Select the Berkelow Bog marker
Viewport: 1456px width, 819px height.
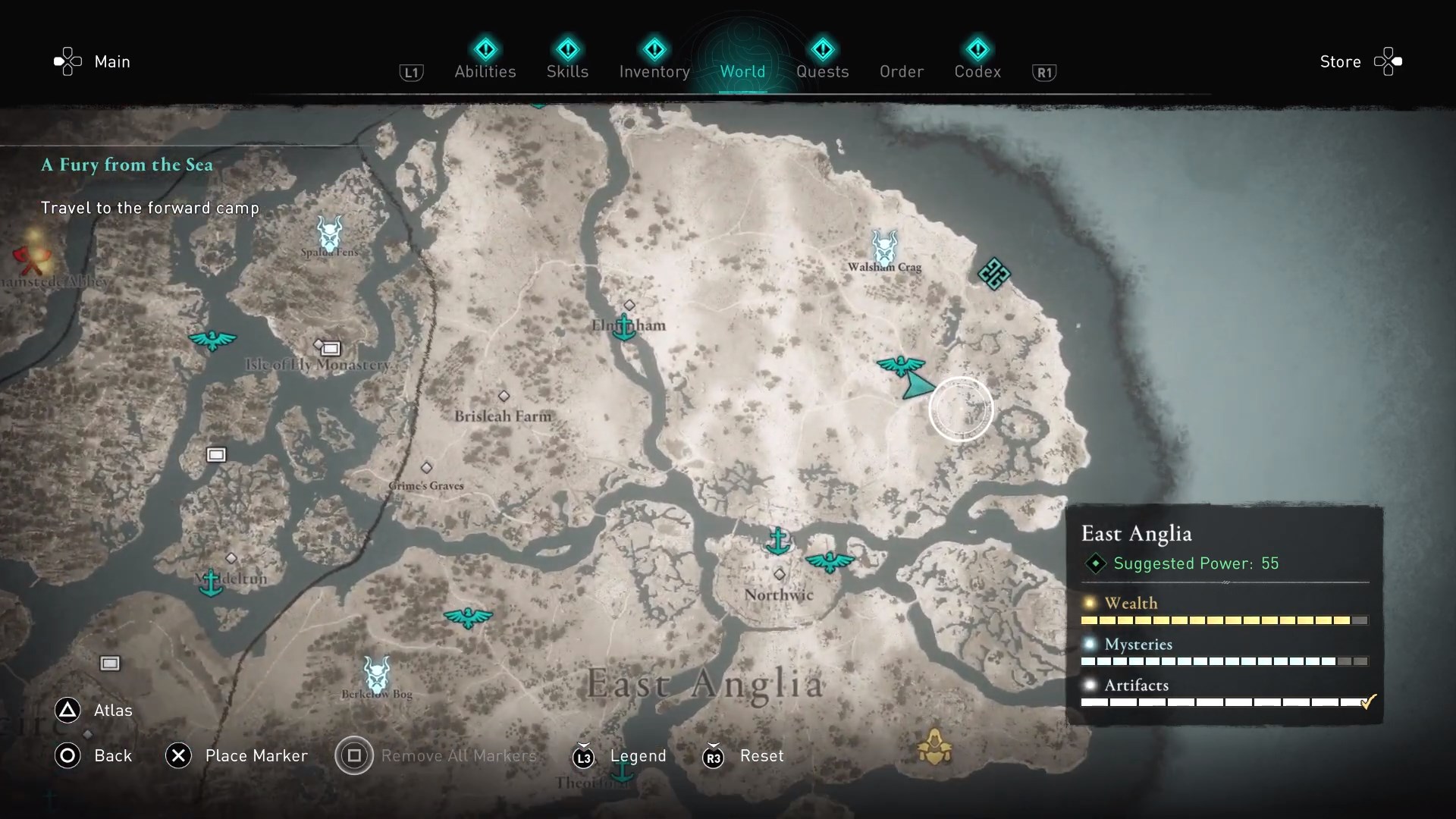point(376,673)
